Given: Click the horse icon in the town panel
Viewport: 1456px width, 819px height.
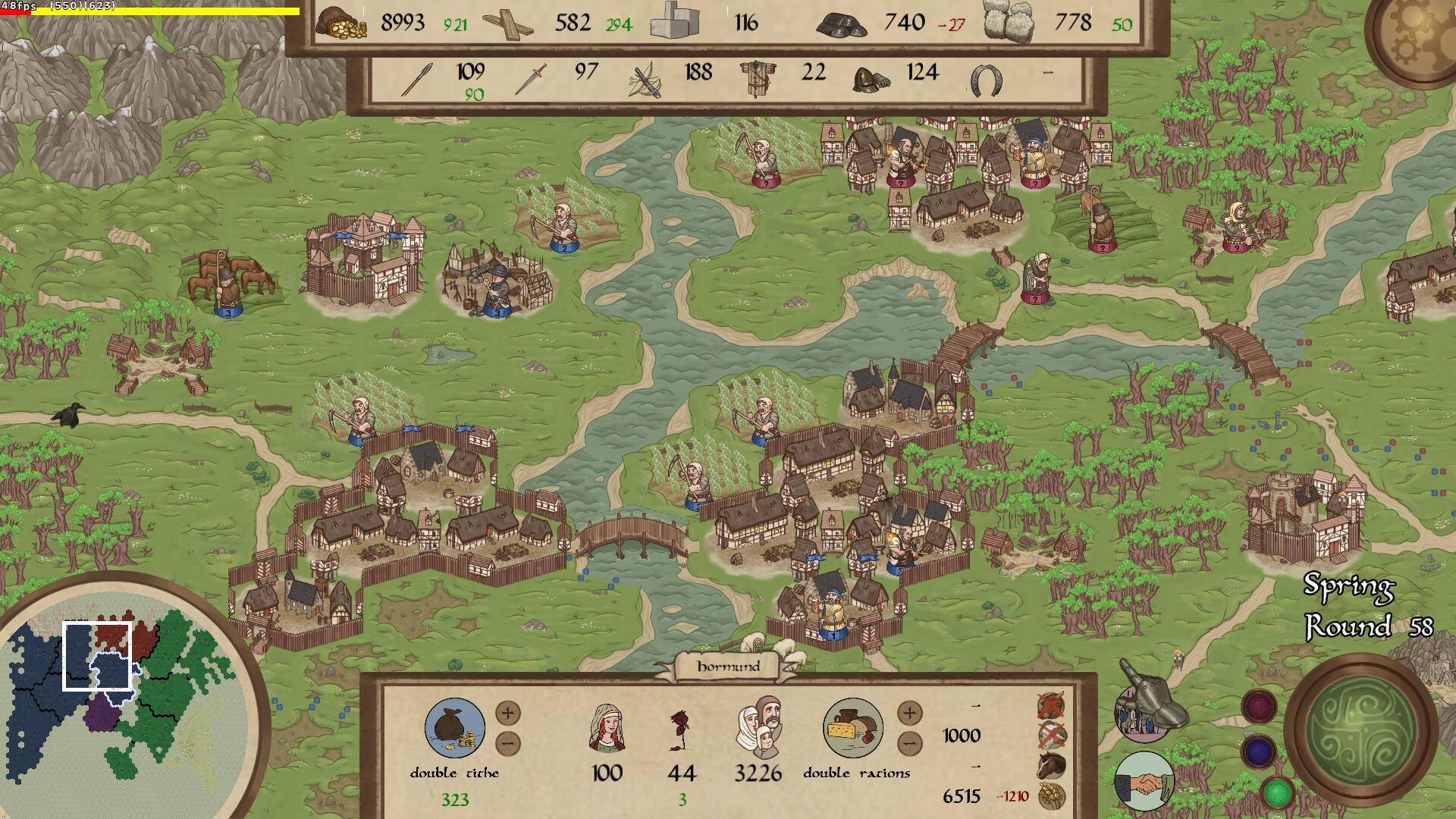Looking at the screenshot, I should tap(1051, 764).
